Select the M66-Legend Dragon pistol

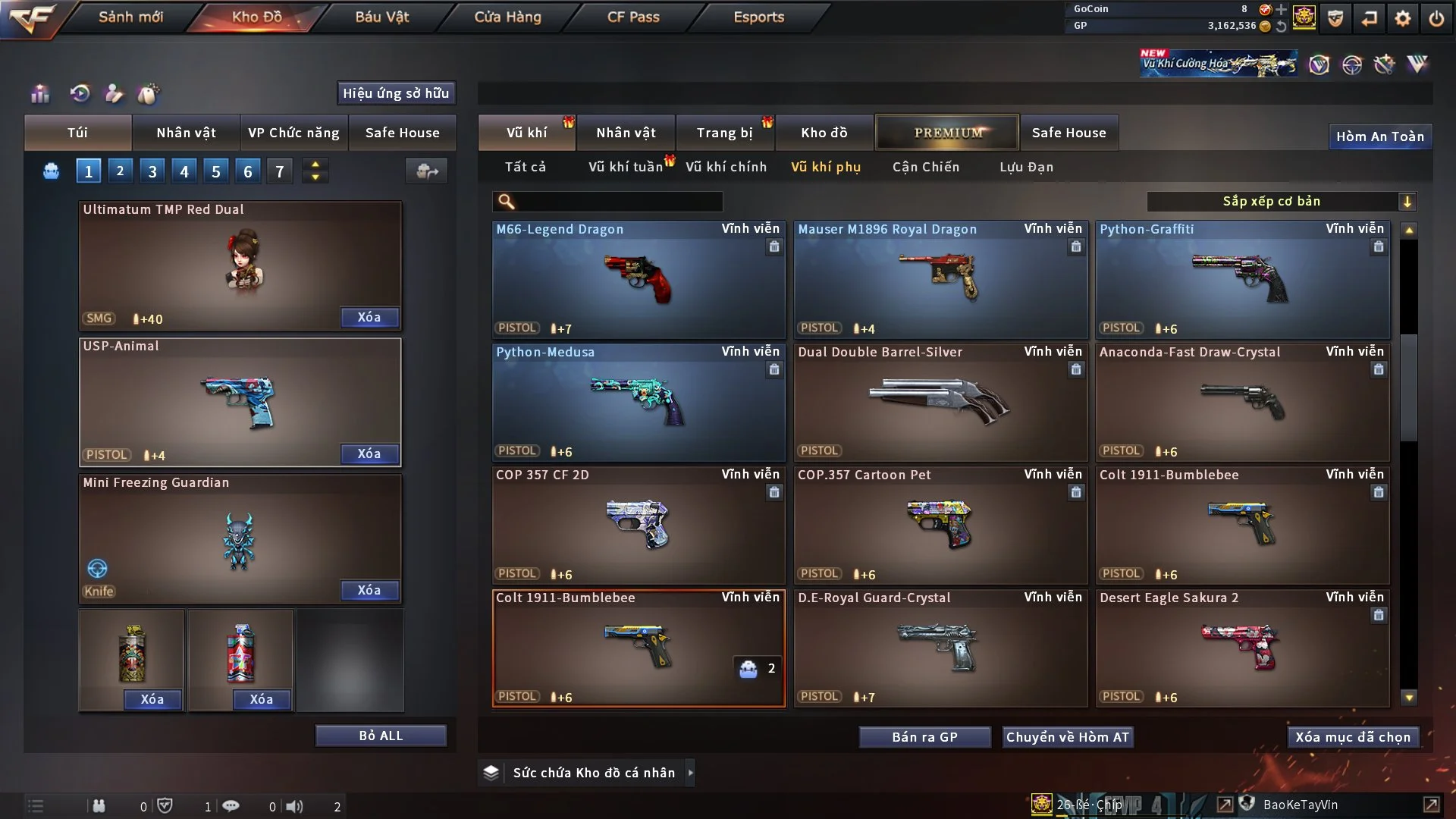pos(639,279)
